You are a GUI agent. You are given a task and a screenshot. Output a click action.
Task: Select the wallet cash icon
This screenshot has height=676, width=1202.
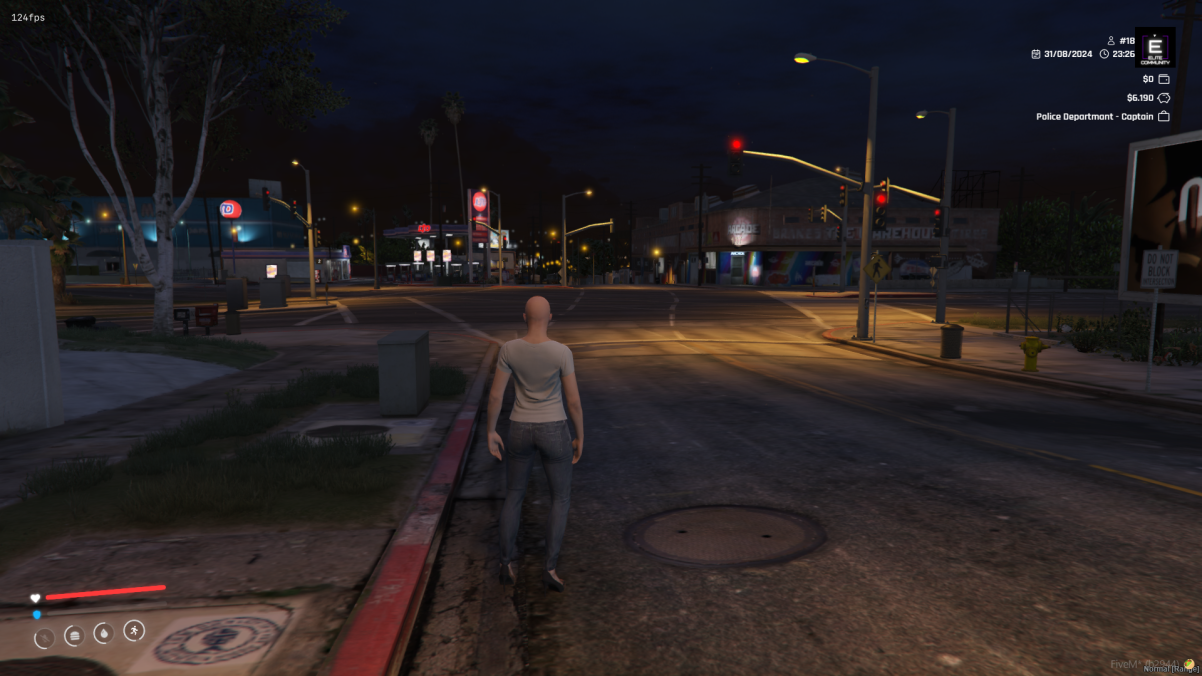pyautogui.click(x=1164, y=79)
